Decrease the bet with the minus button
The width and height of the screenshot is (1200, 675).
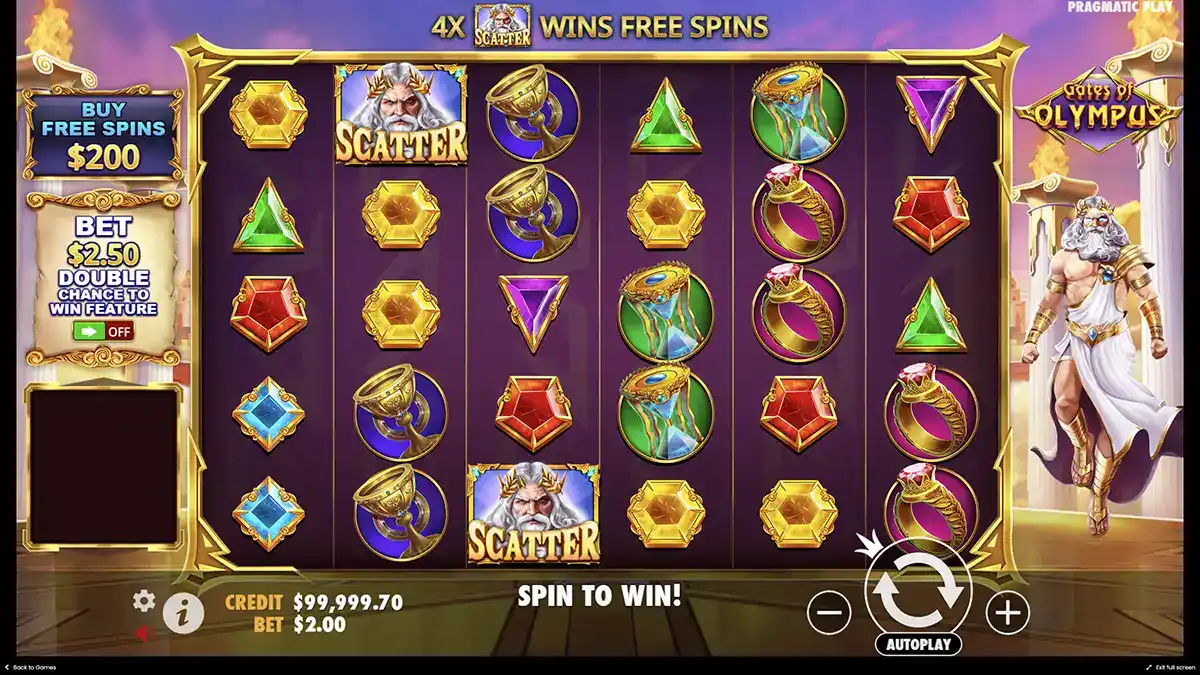(x=829, y=611)
